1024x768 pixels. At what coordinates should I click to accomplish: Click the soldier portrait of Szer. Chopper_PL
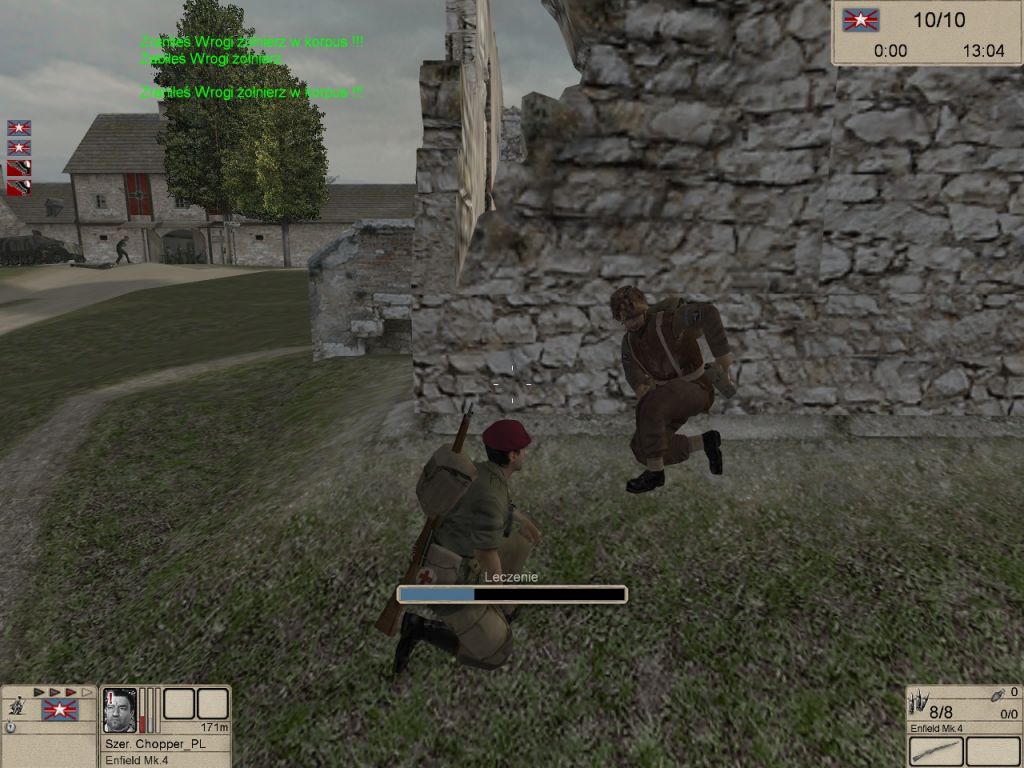(120, 709)
